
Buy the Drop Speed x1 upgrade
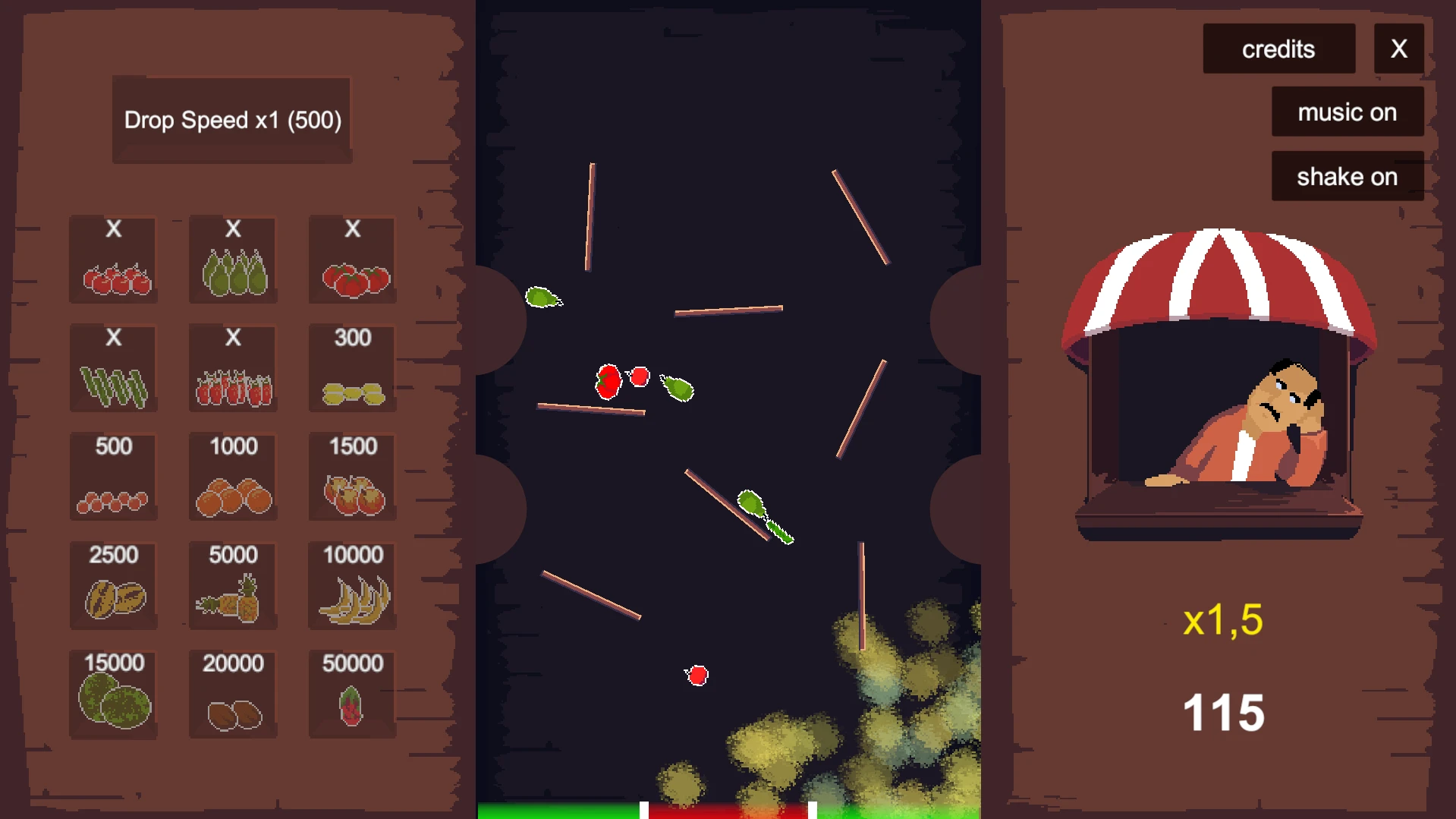pos(232,120)
